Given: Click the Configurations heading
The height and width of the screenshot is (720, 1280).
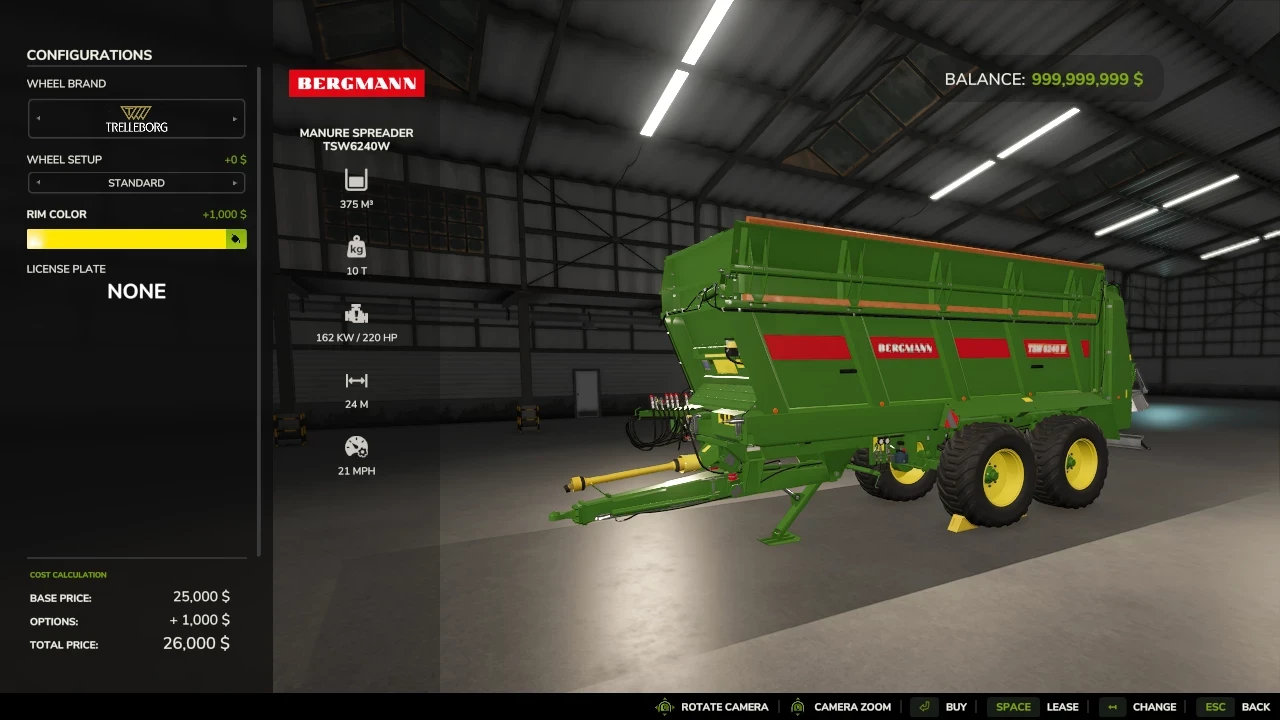Looking at the screenshot, I should [x=90, y=55].
